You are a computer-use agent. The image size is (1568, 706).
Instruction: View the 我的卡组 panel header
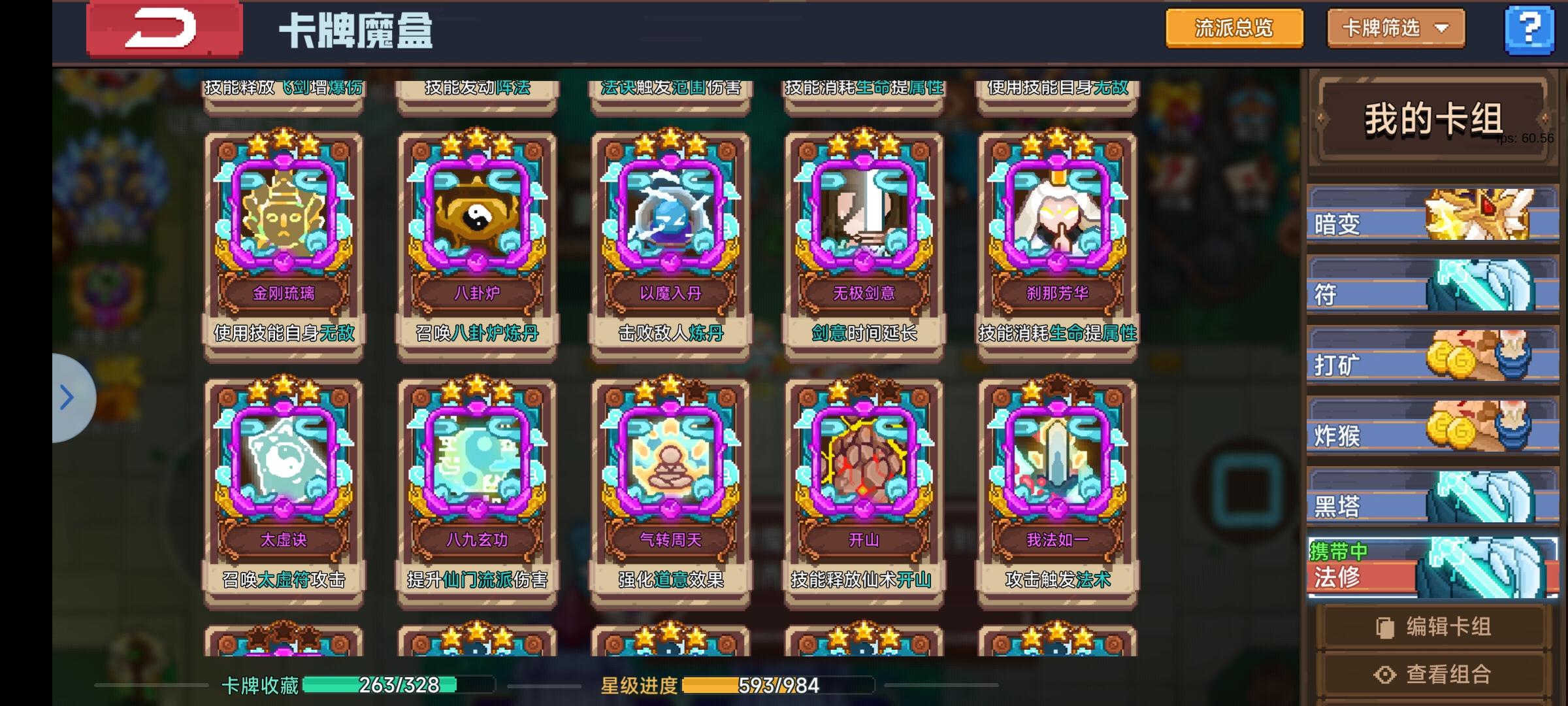click(x=1431, y=116)
